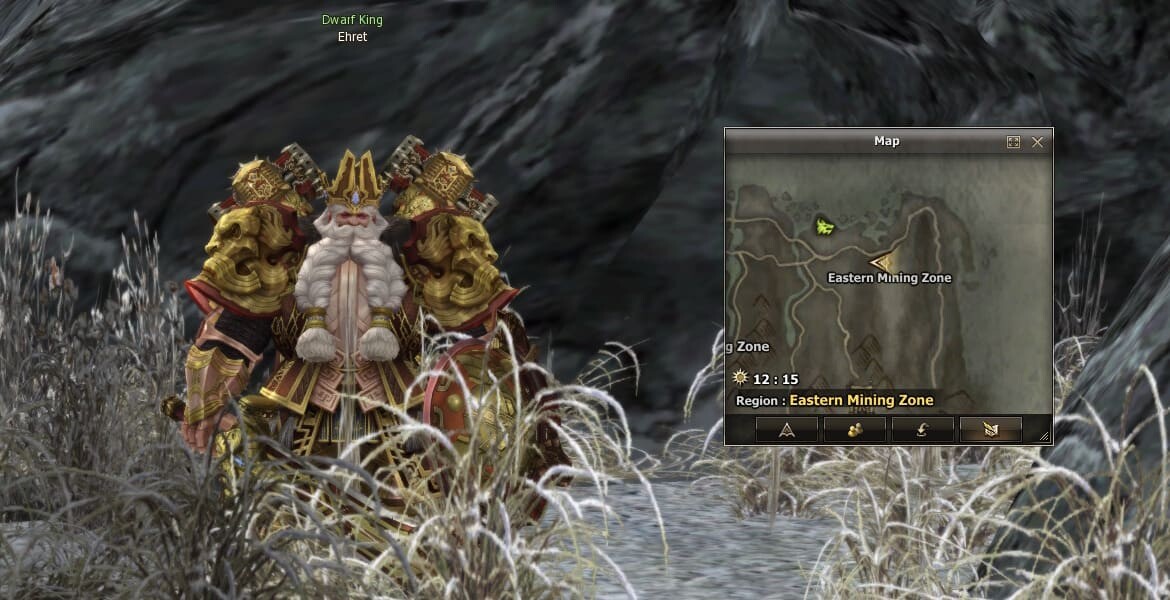Expand the map to full size
1170x600 pixels.
pyautogui.click(x=1013, y=142)
